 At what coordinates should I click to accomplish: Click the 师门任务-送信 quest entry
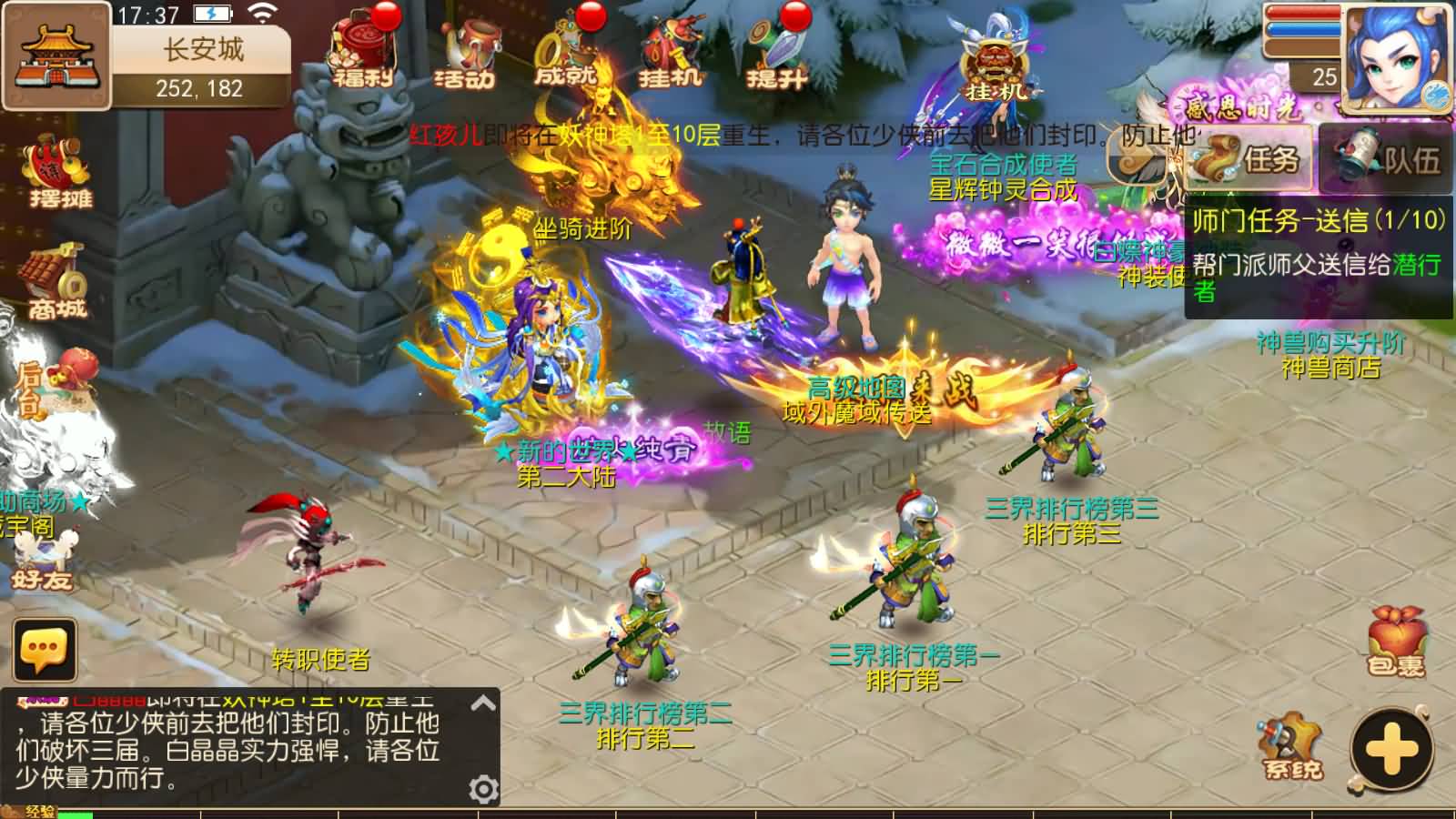pos(1301,221)
